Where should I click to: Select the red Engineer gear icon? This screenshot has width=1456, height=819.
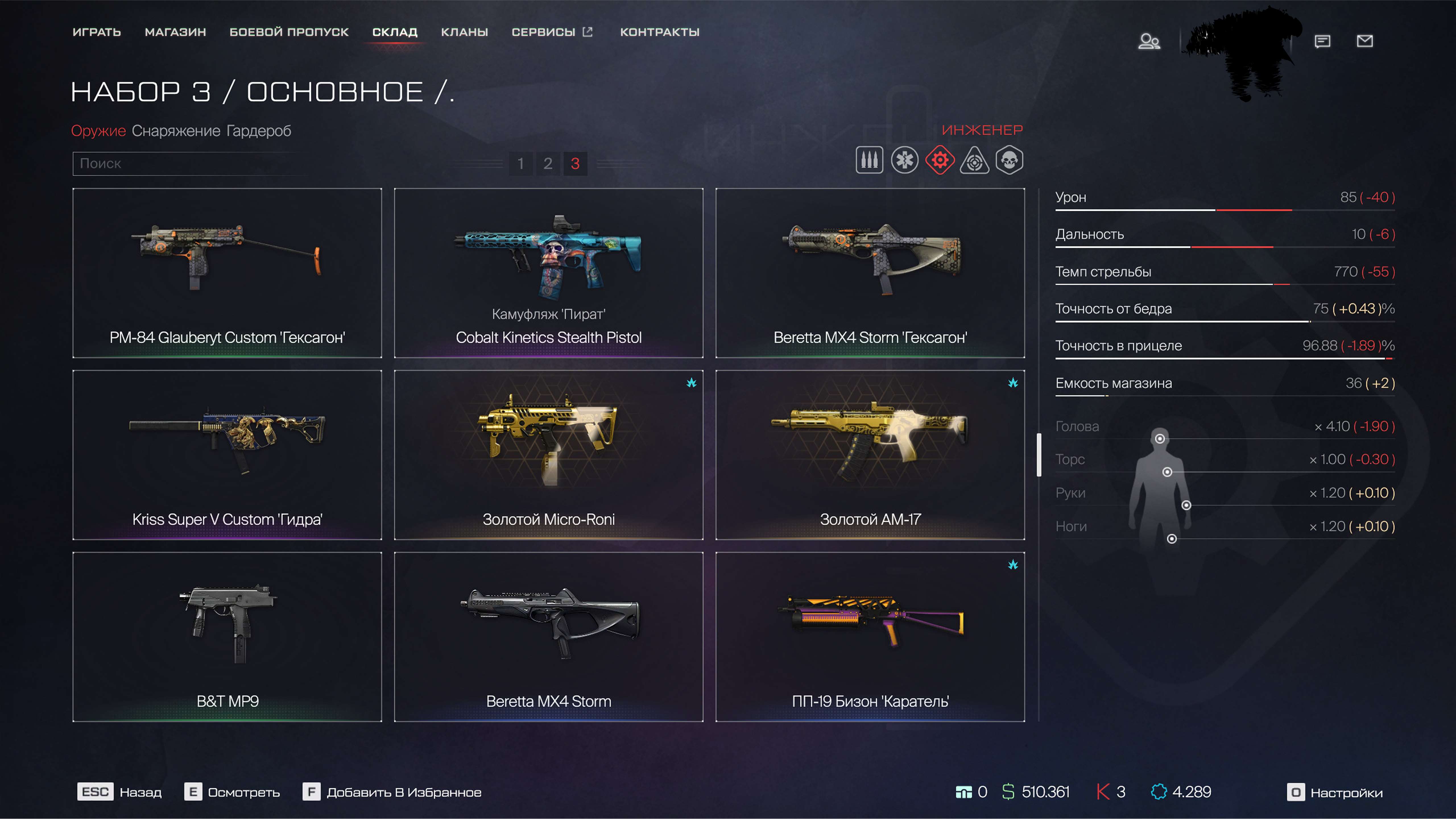pos(940,160)
